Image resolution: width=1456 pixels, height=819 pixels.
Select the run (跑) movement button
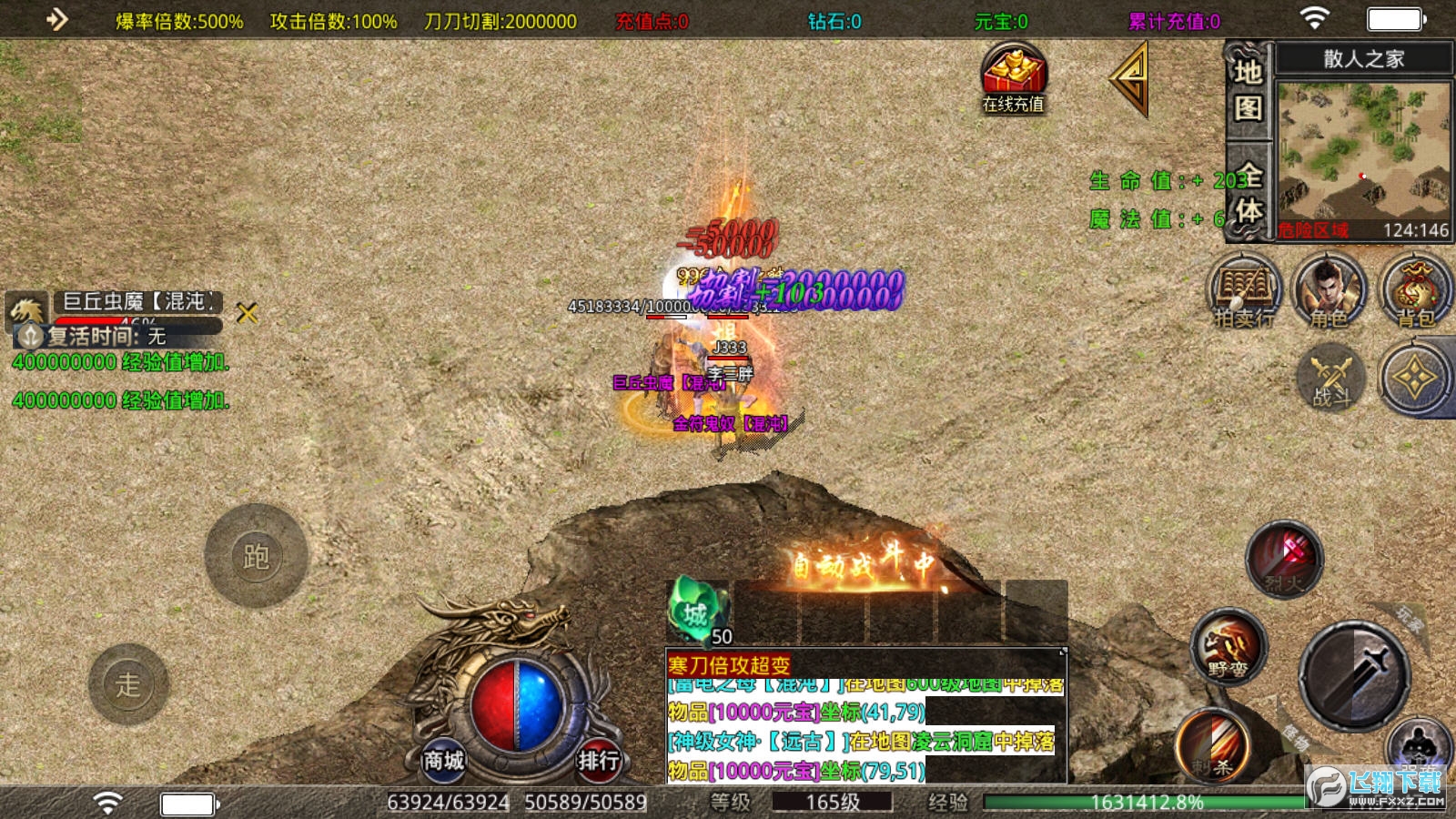[256, 556]
